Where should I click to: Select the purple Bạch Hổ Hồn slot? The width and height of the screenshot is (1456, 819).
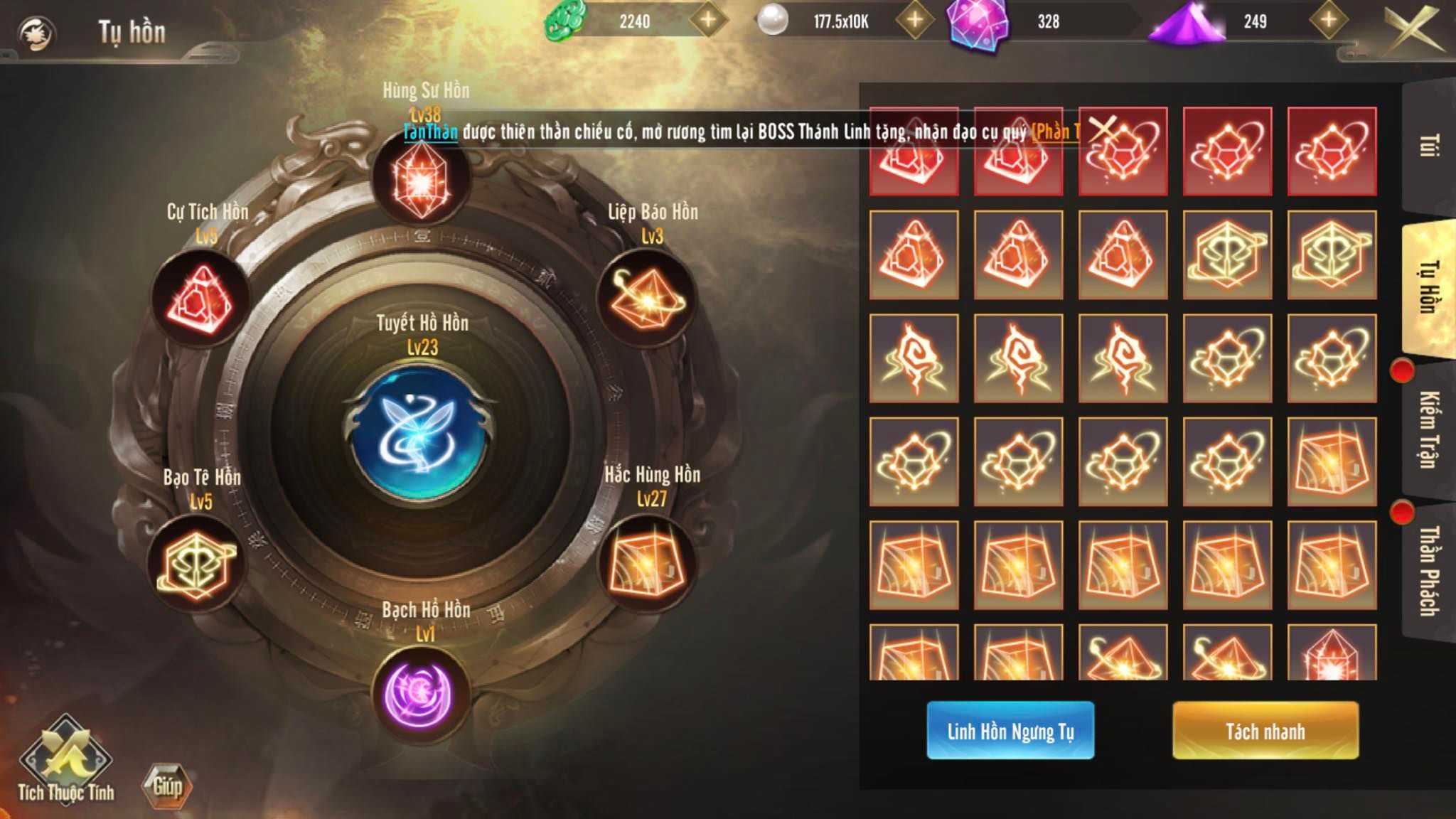click(x=421, y=695)
